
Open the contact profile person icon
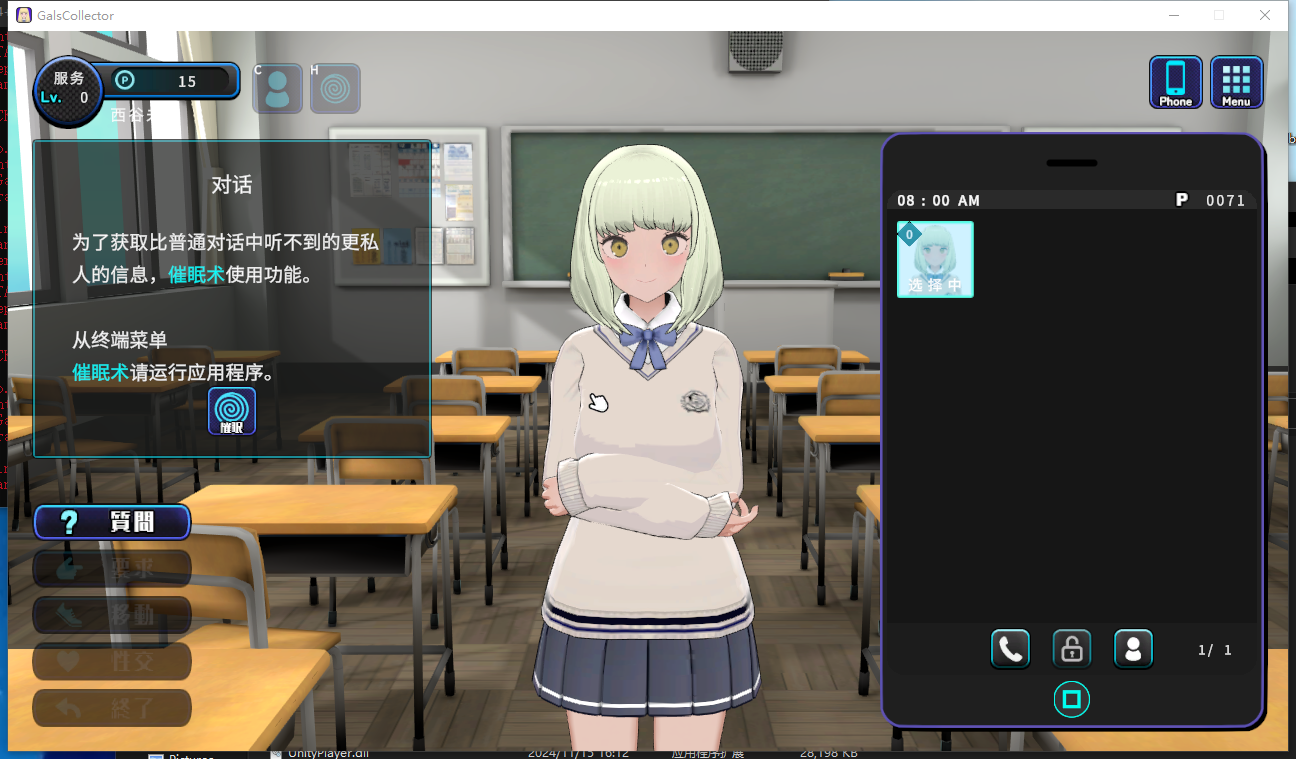click(x=1133, y=650)
